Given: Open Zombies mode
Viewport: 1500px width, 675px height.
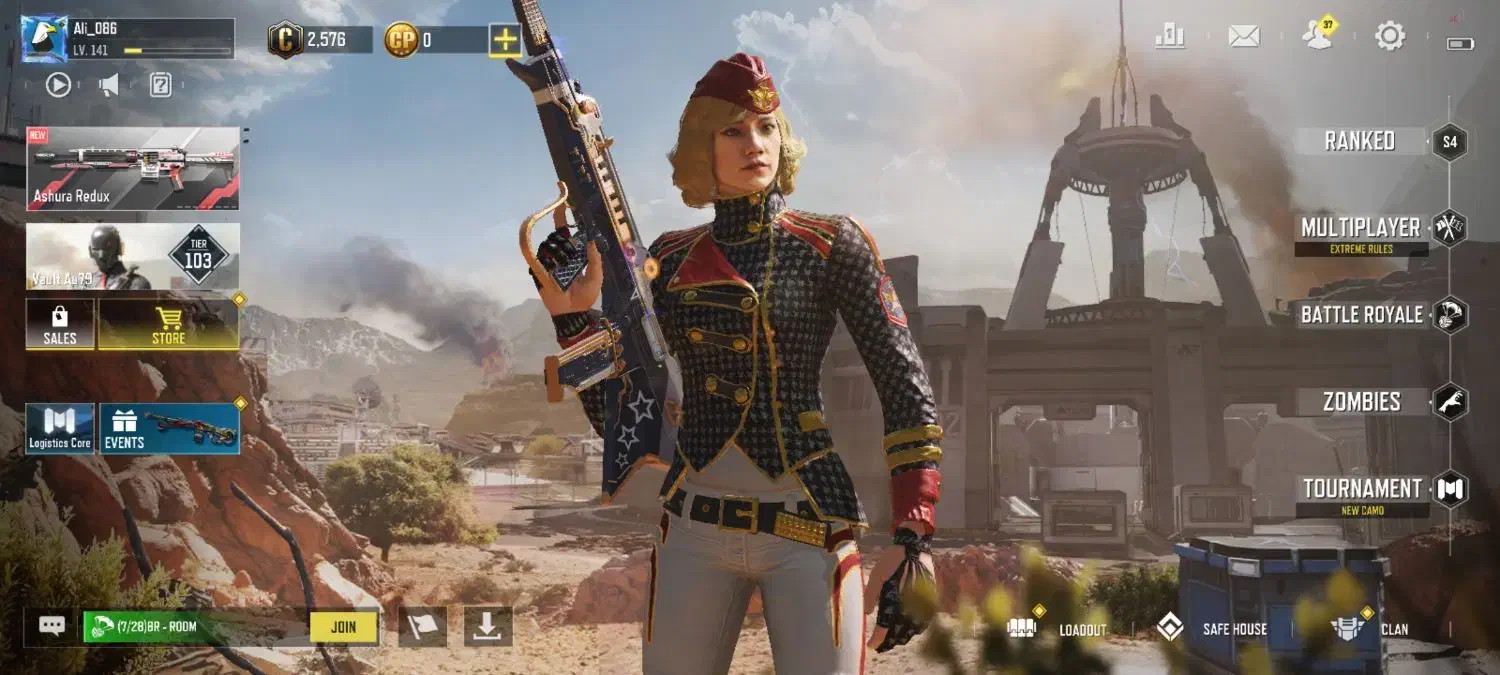Looking at the screenshot, I should point(1362,402).
